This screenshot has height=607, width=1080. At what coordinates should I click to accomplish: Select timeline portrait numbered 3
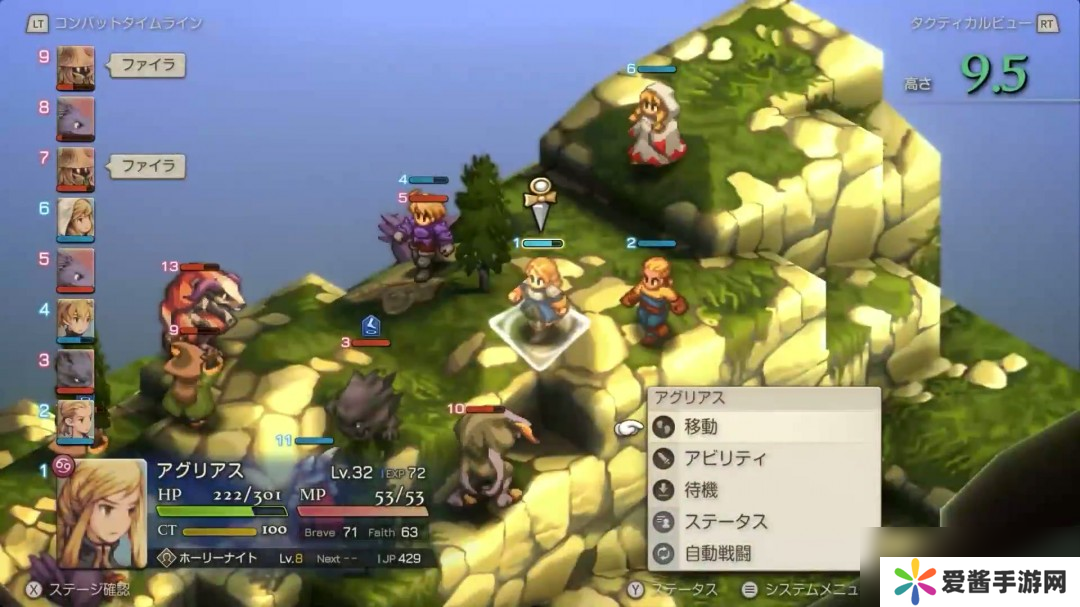[x=76, y=369]
